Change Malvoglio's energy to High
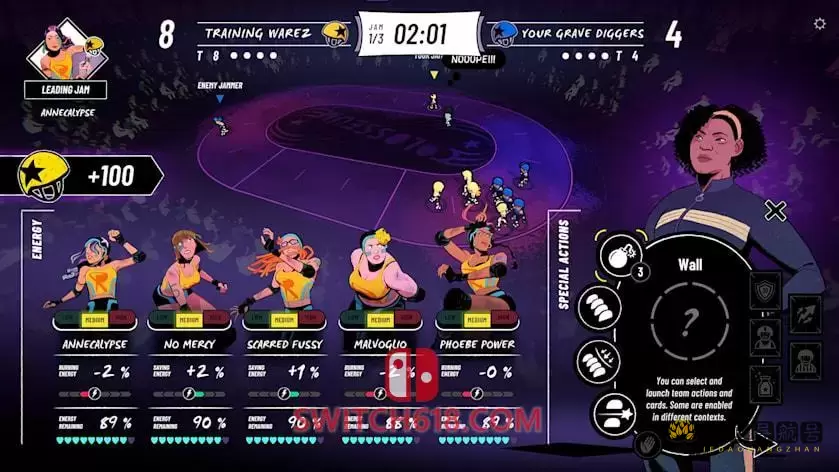 click(x=407, y=319)
